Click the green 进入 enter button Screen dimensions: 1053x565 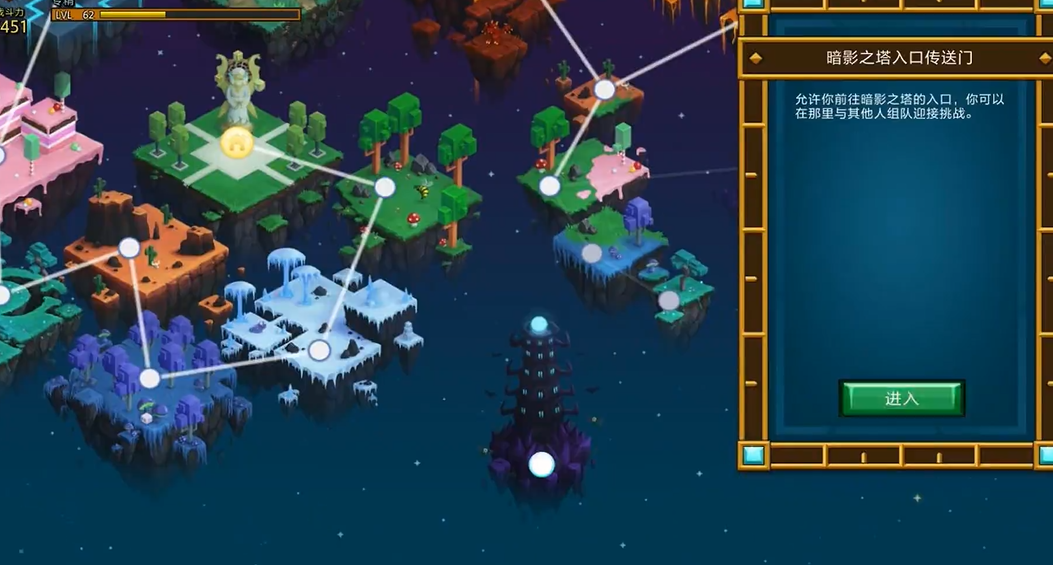pyautogui.click(x=901, y=398)
